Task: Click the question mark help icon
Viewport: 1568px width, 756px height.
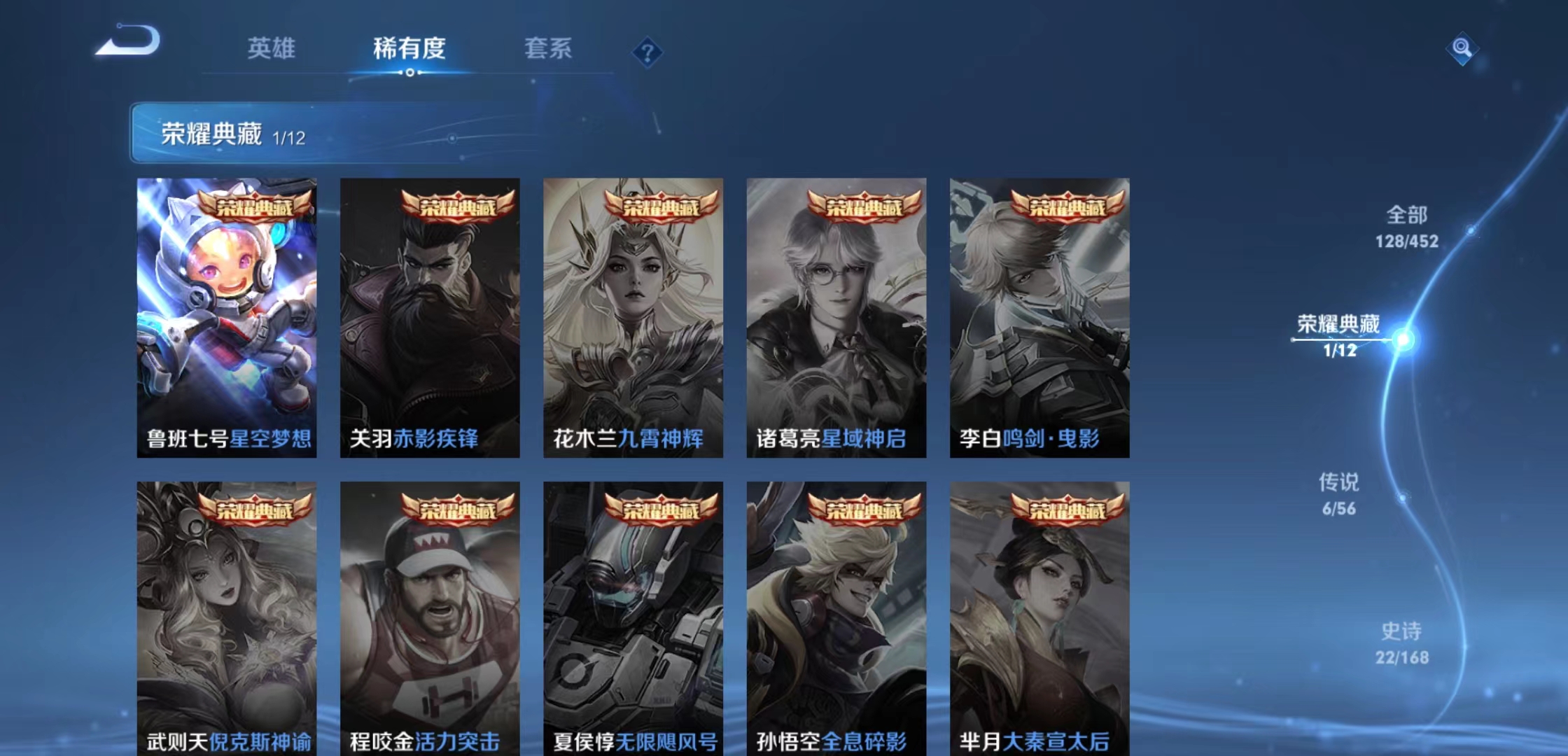Action: [x=647, y=50]
